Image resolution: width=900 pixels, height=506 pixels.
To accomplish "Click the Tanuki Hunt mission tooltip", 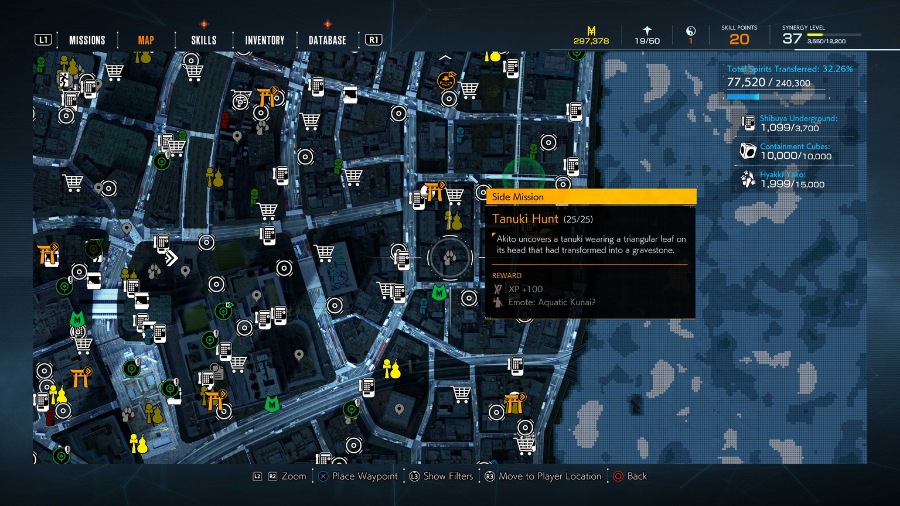I will pos(590,253).
